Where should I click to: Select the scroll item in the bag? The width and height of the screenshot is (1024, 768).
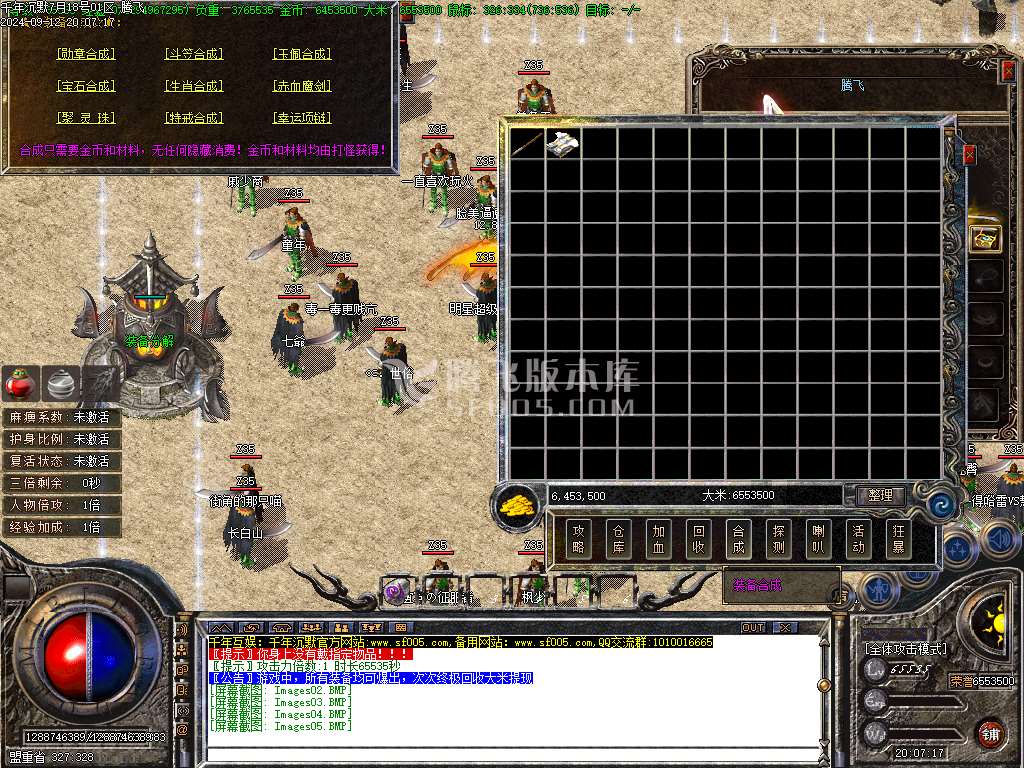pos(562,144)
